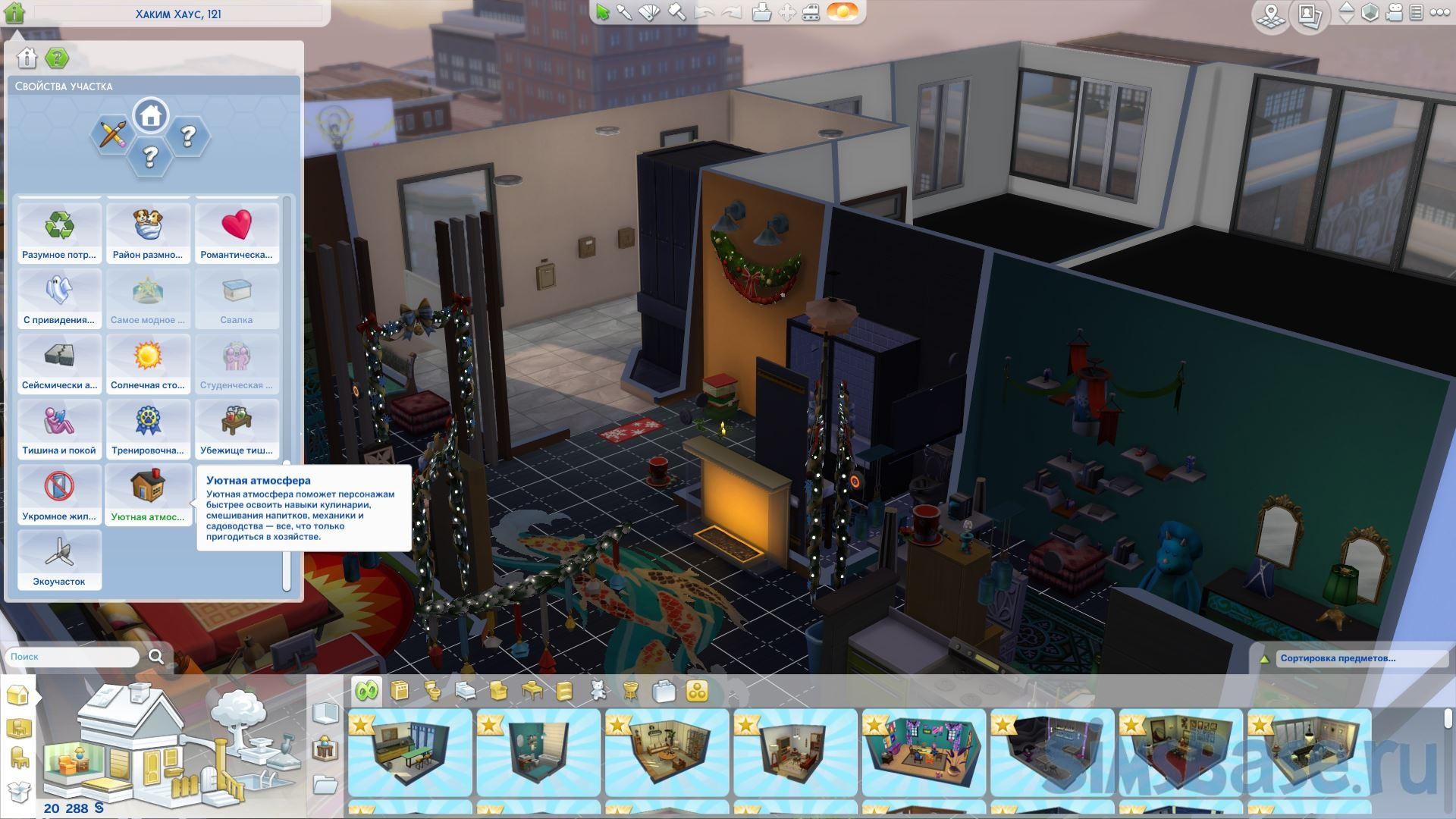Select the sunny lot trait tile
This screenshot has height=819, width=1456.
point(148,362)
